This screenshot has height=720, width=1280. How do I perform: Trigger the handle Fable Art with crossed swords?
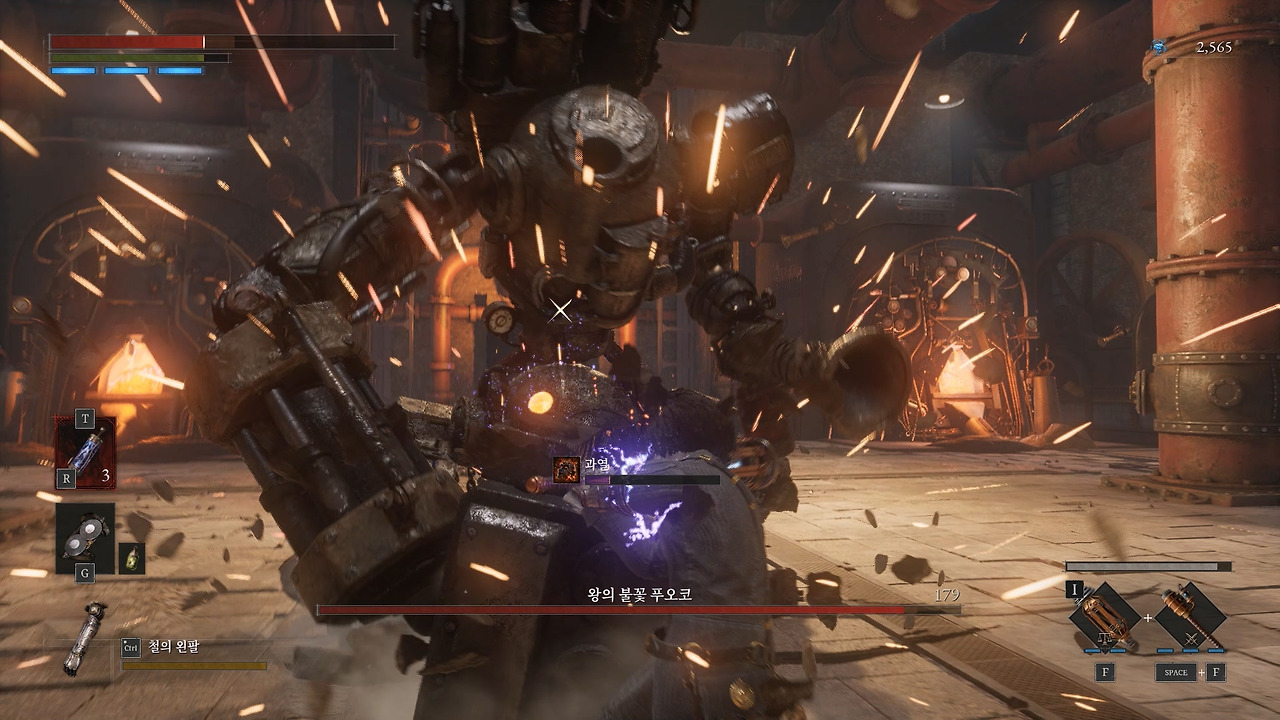tap(1190, 617)
